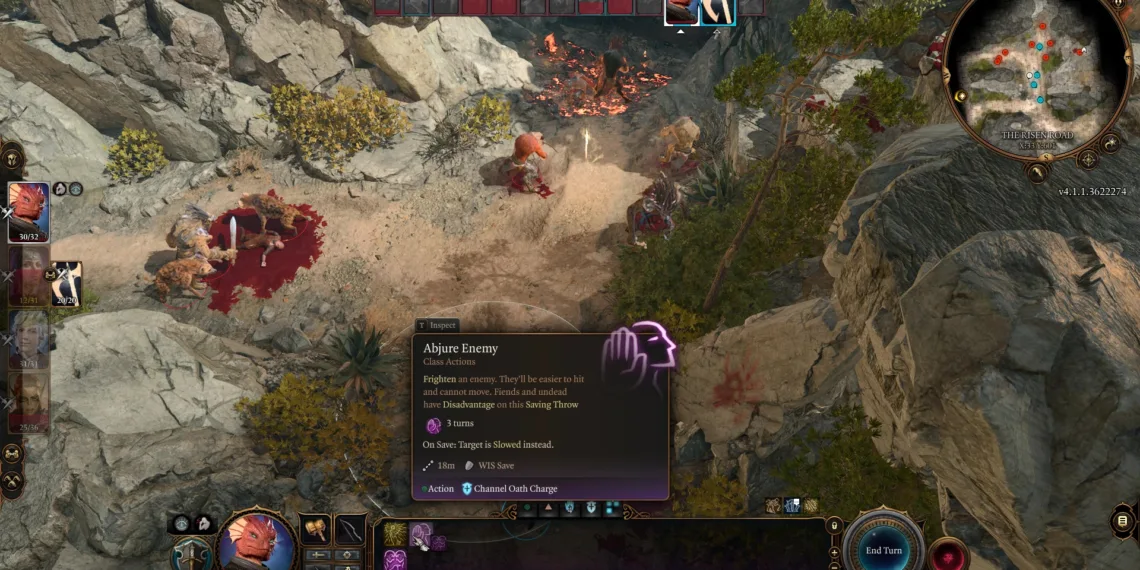Click the red orb beside End Turn
The height and width of the screenshot is (570, 1140).
(x=946, y=555)
